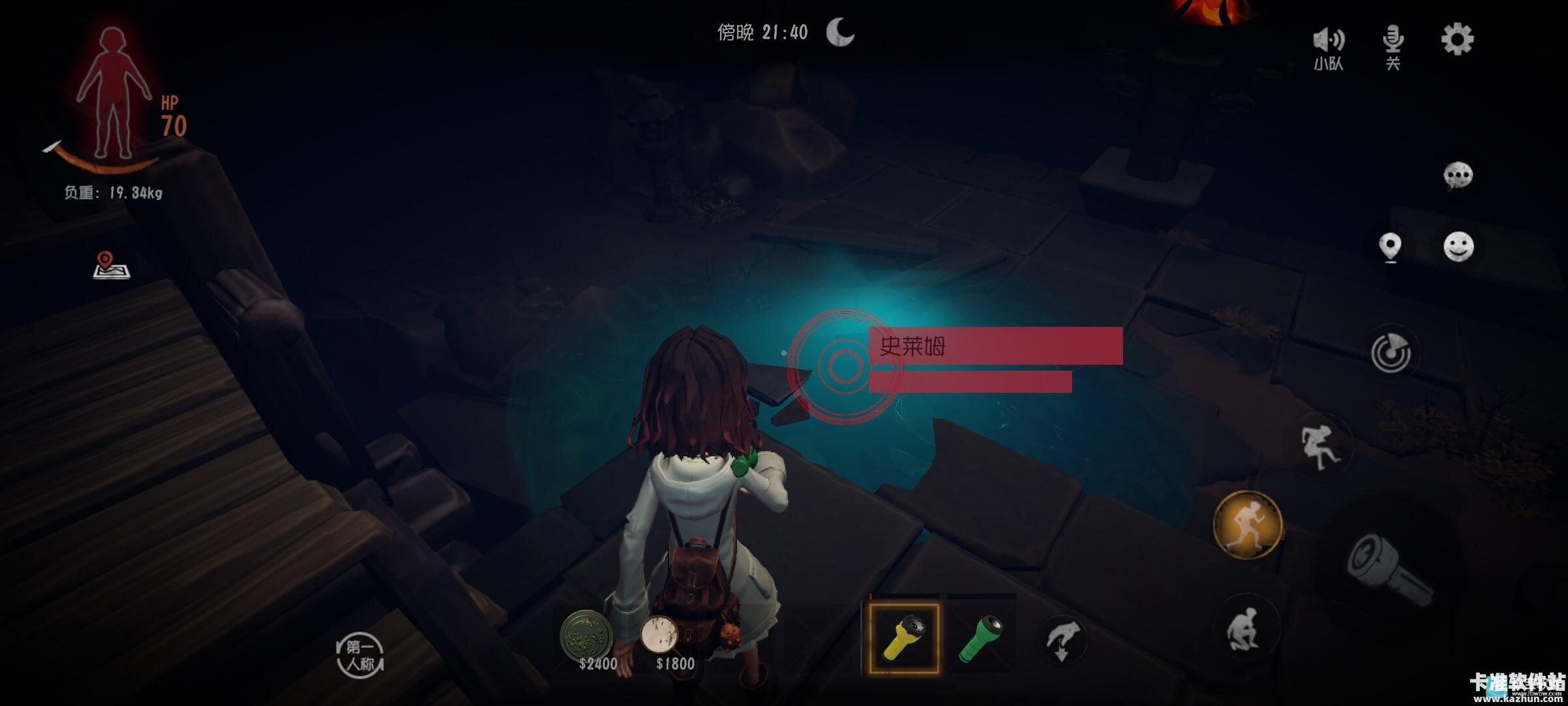Select the green coin worth $2400
Viewport: 1568px width, 706px height.
[x=587, y=635]
